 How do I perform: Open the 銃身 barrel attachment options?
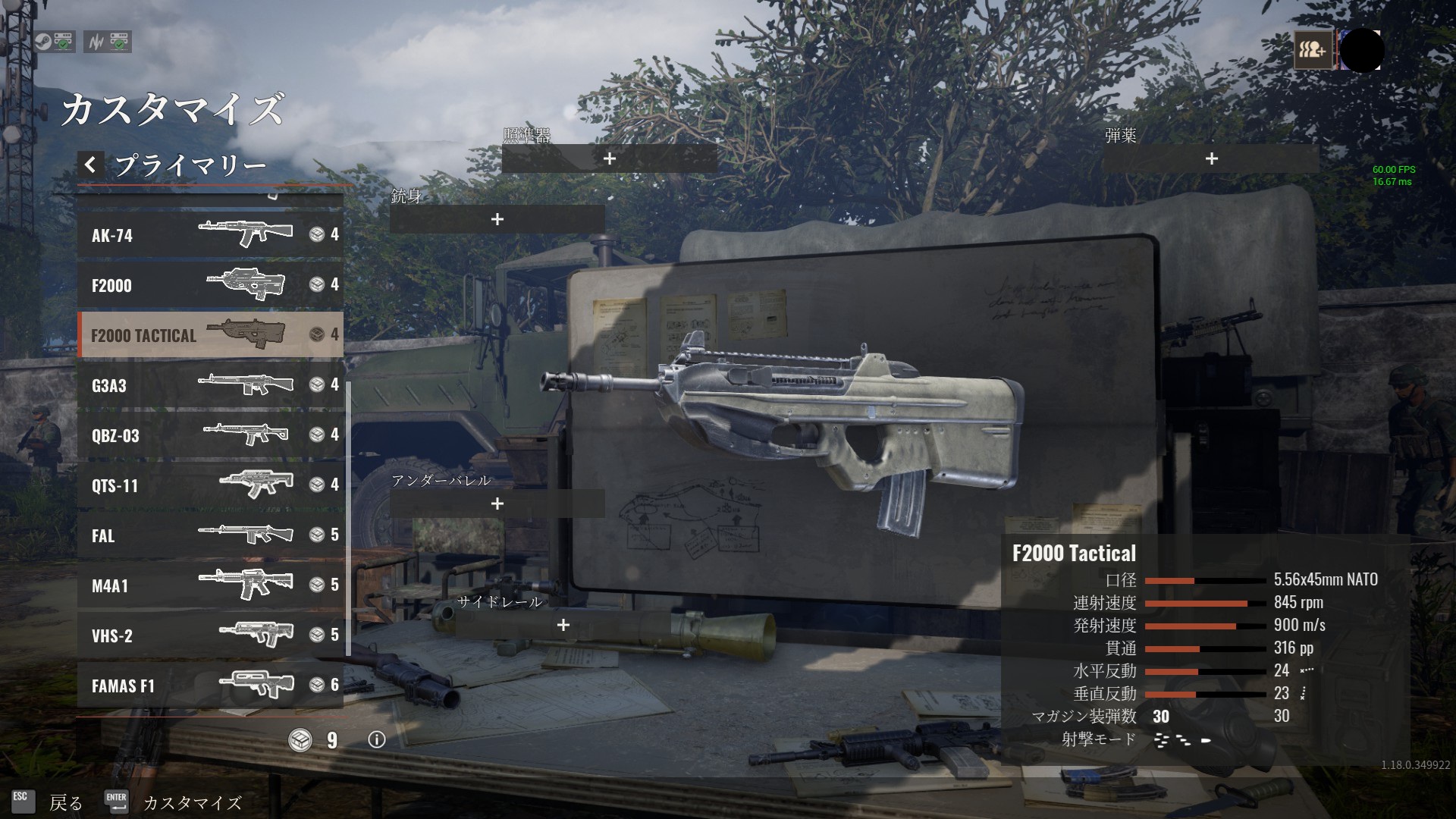pos(498,220)
